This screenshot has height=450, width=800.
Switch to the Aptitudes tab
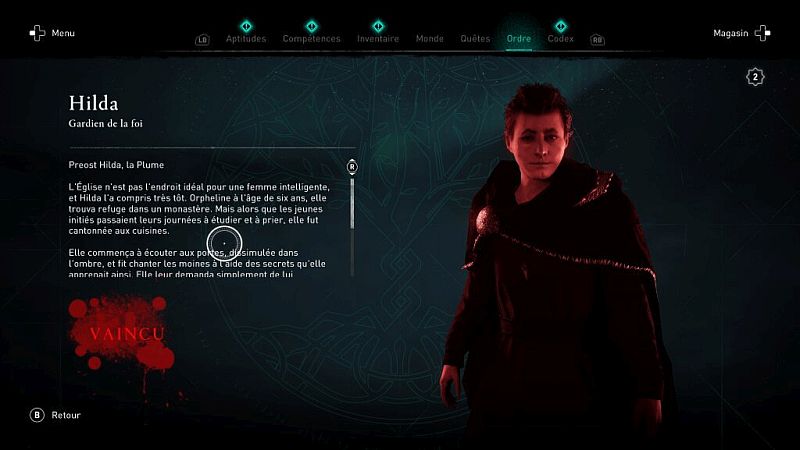point(246,39)
